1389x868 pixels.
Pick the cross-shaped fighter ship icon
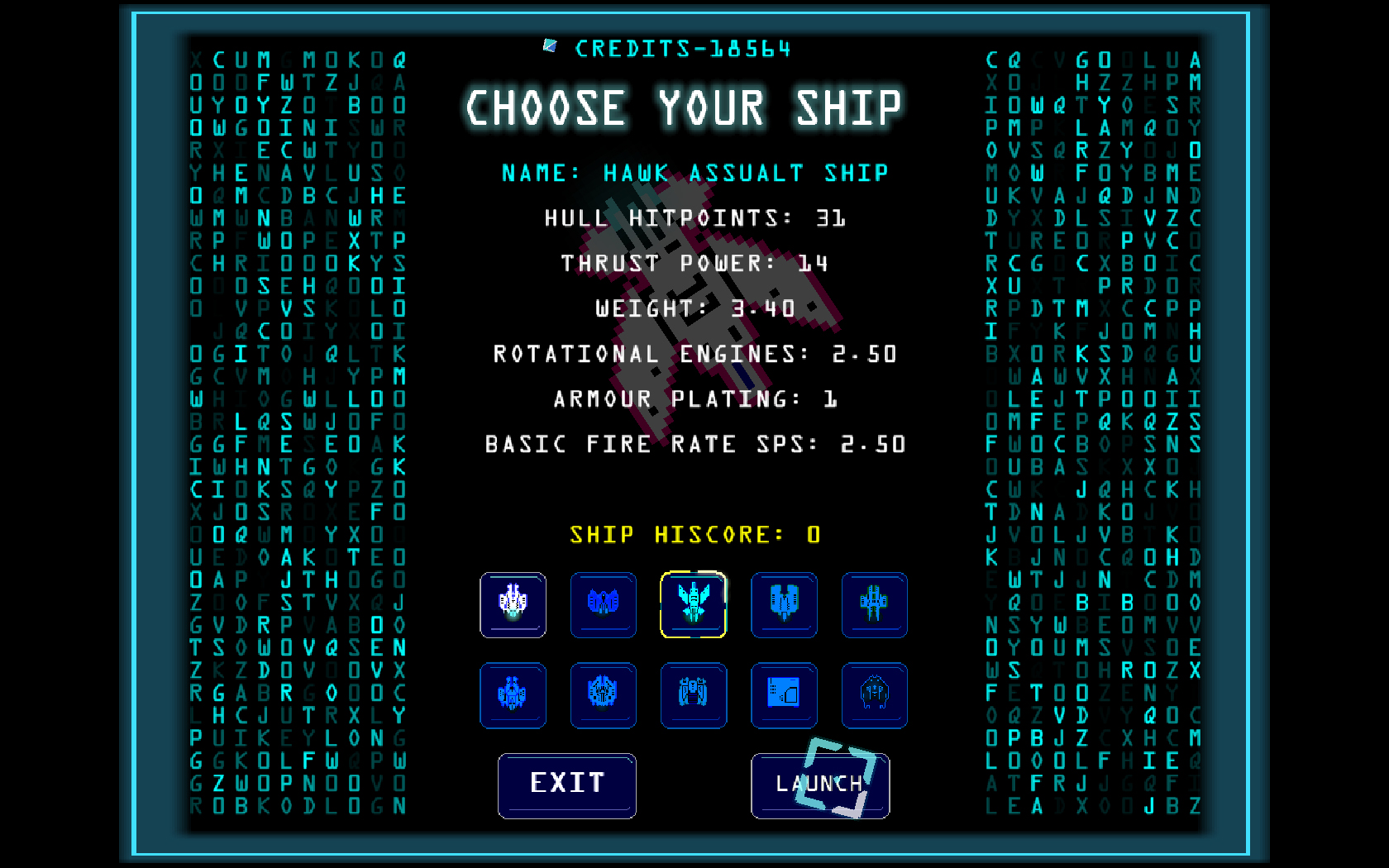pyautogui.click(x=874, y=605)
